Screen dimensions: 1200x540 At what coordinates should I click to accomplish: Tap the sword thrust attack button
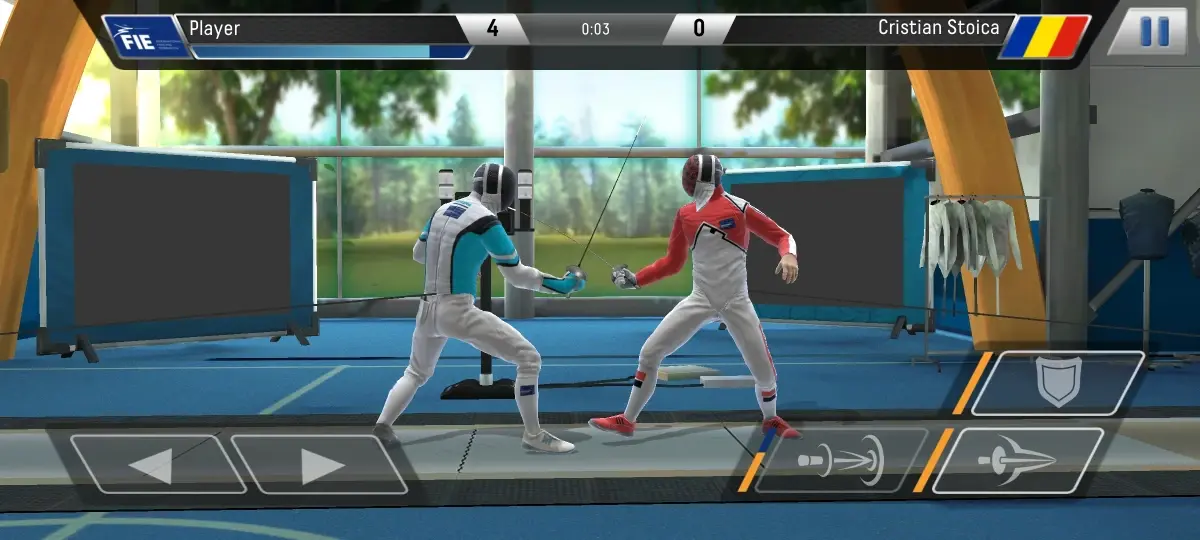point(1018,461)
